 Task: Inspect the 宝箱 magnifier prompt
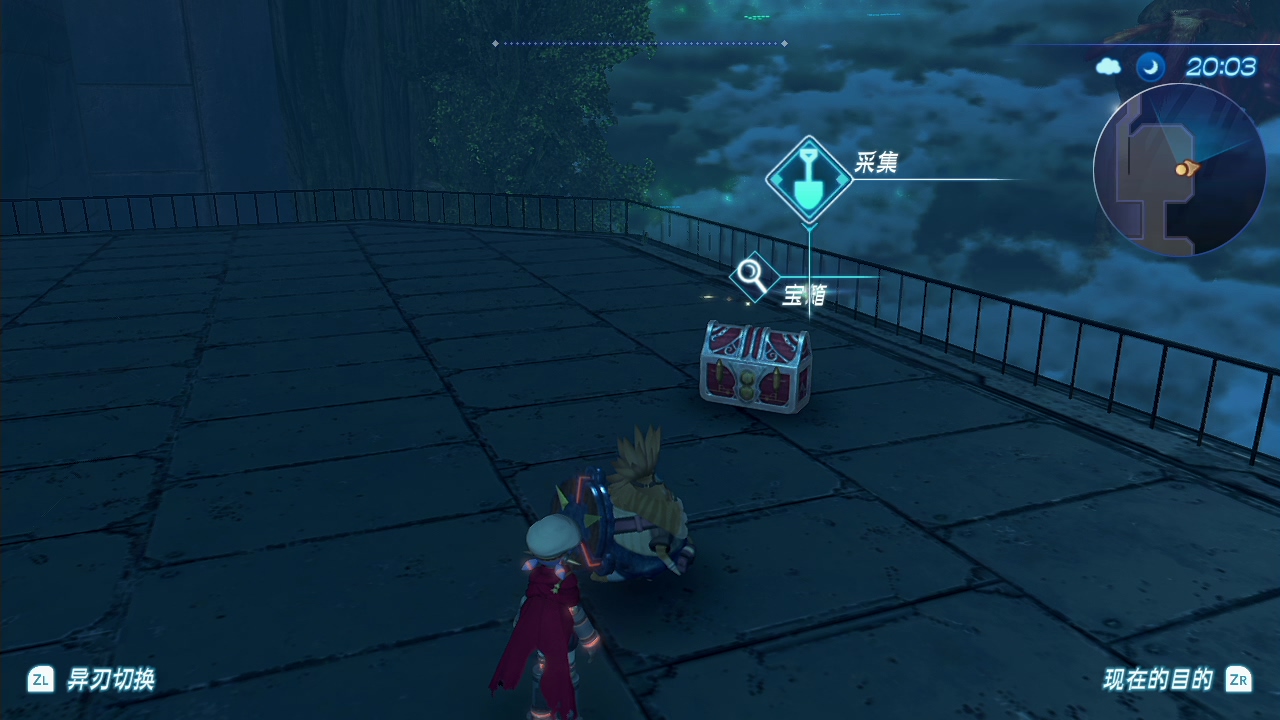[x=752, y=276]
